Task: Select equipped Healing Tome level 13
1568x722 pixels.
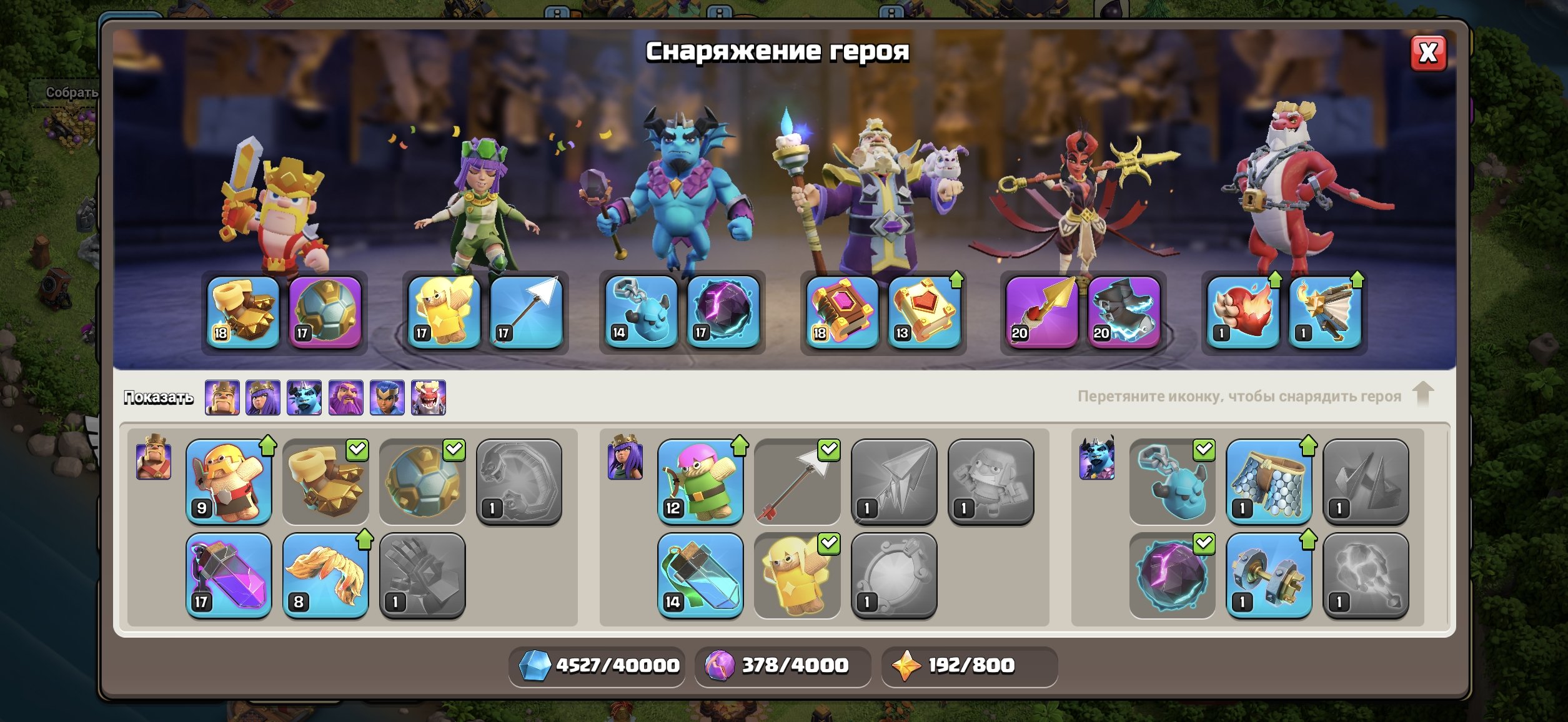Action: 924,312
